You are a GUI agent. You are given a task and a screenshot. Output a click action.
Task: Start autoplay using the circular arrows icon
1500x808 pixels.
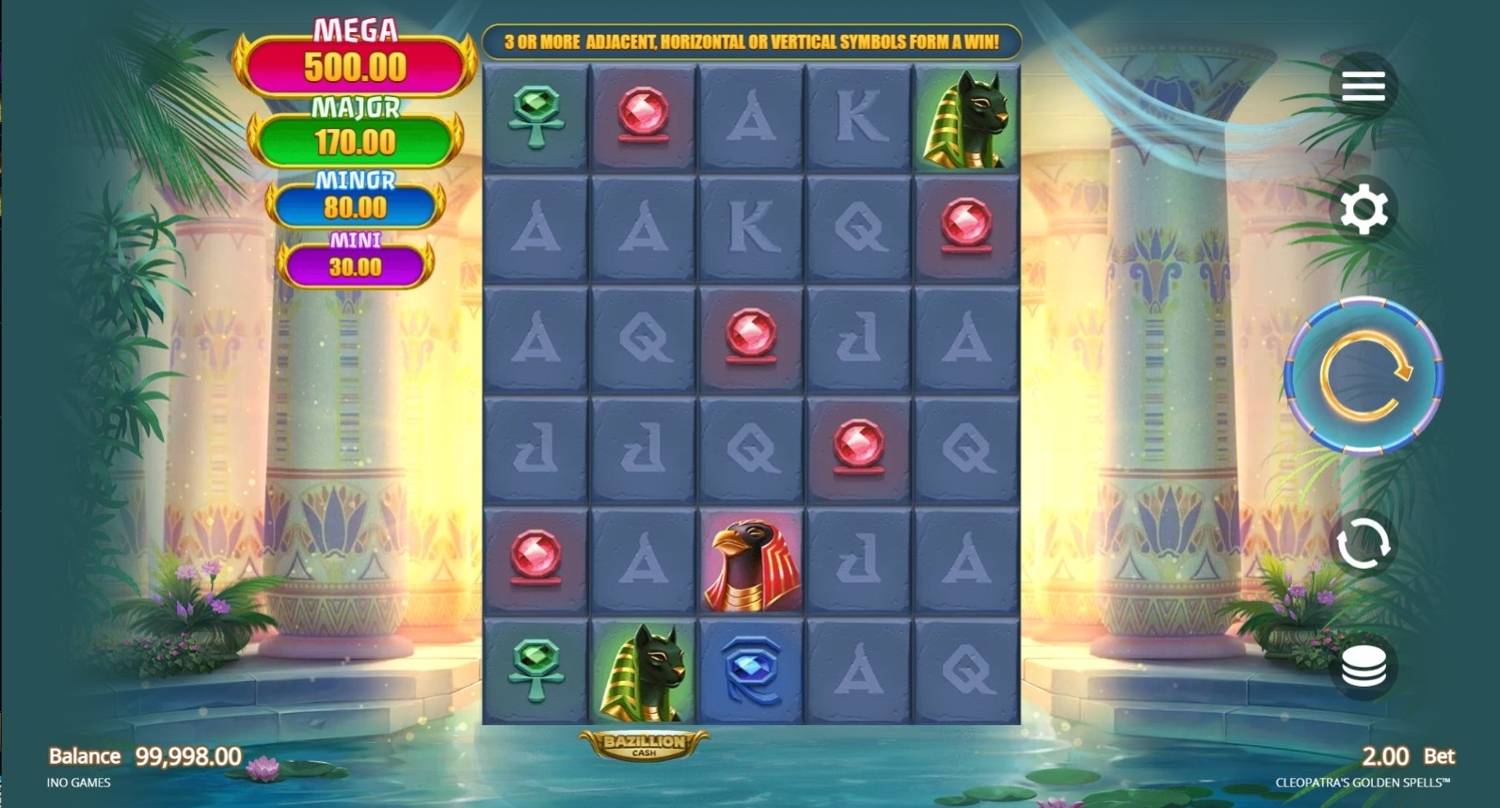click(1363, 540)
